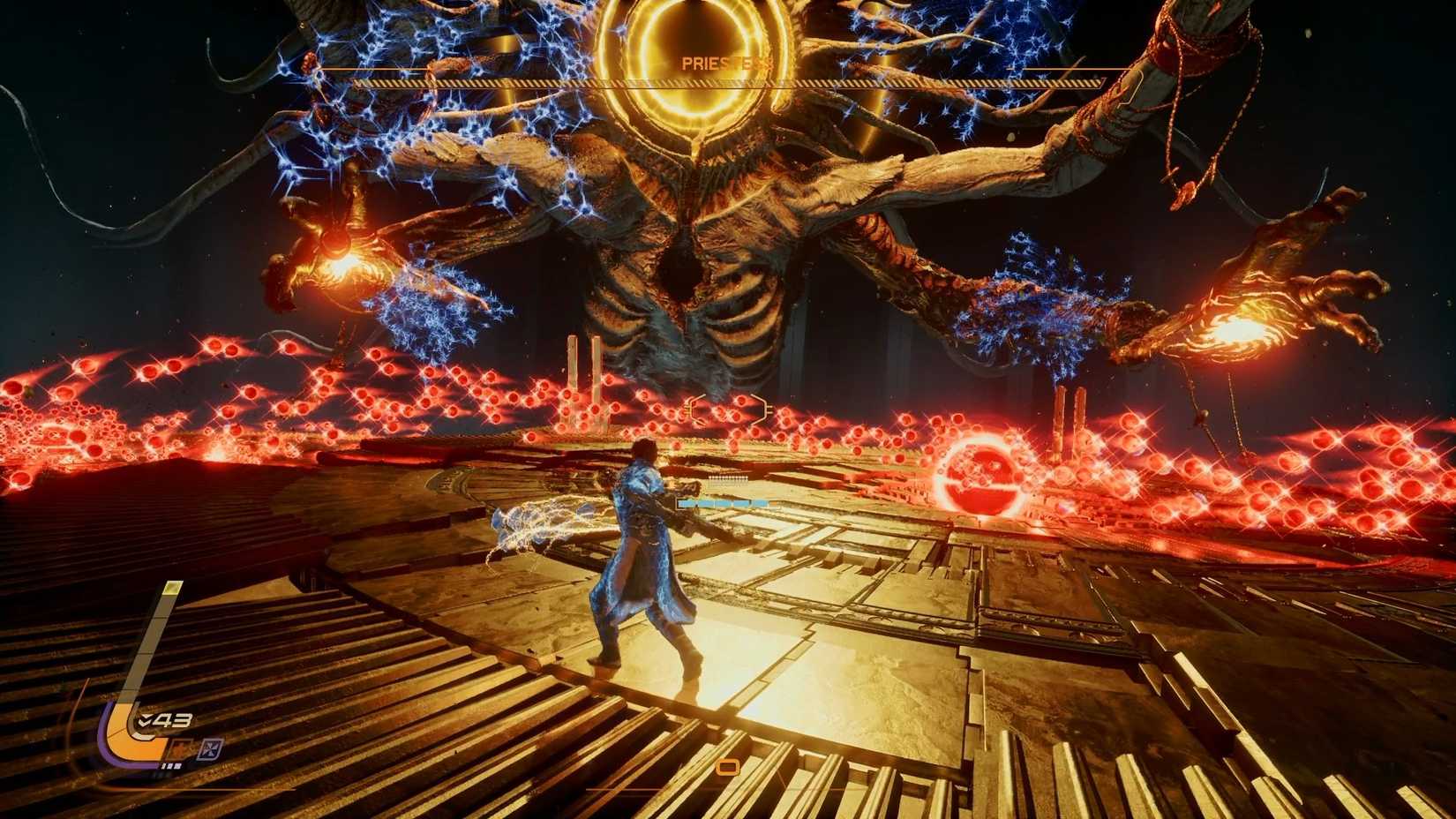Click the orange depleted section of the health bar
The image size is (1456, 819).
pos(774,503)
